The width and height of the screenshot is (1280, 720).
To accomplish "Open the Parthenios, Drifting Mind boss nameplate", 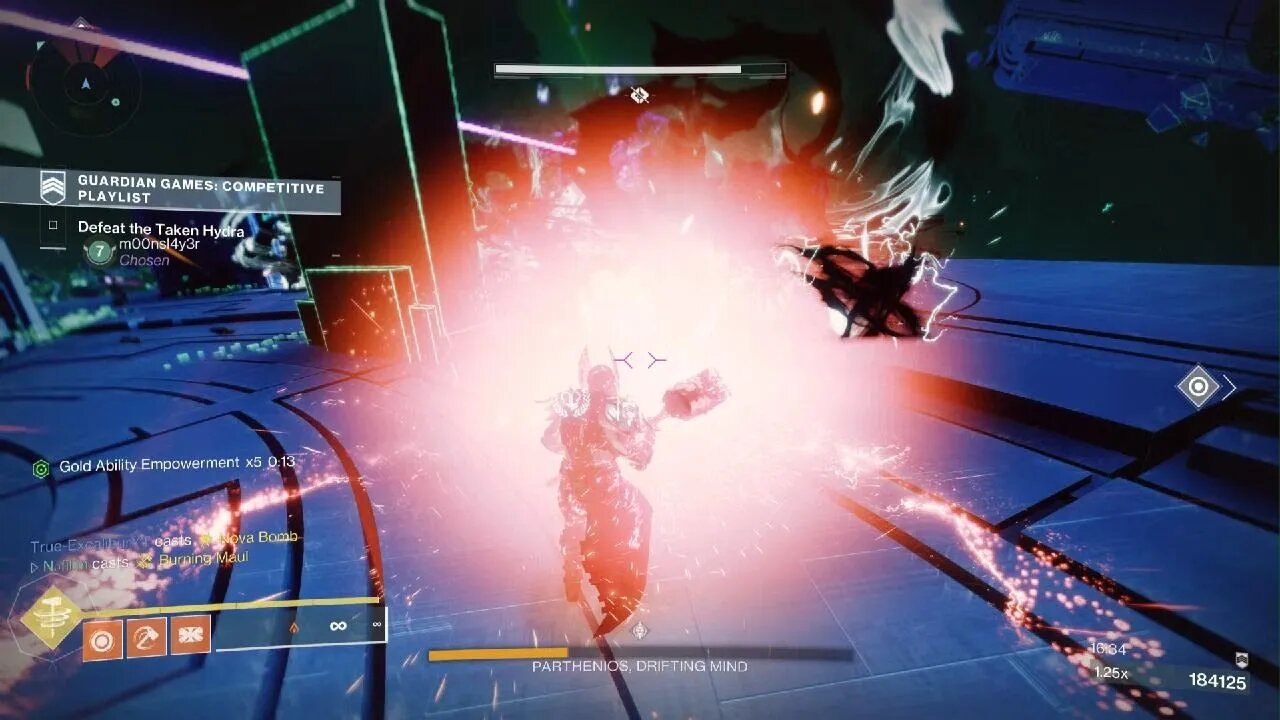I will click(x=640, y=664).
